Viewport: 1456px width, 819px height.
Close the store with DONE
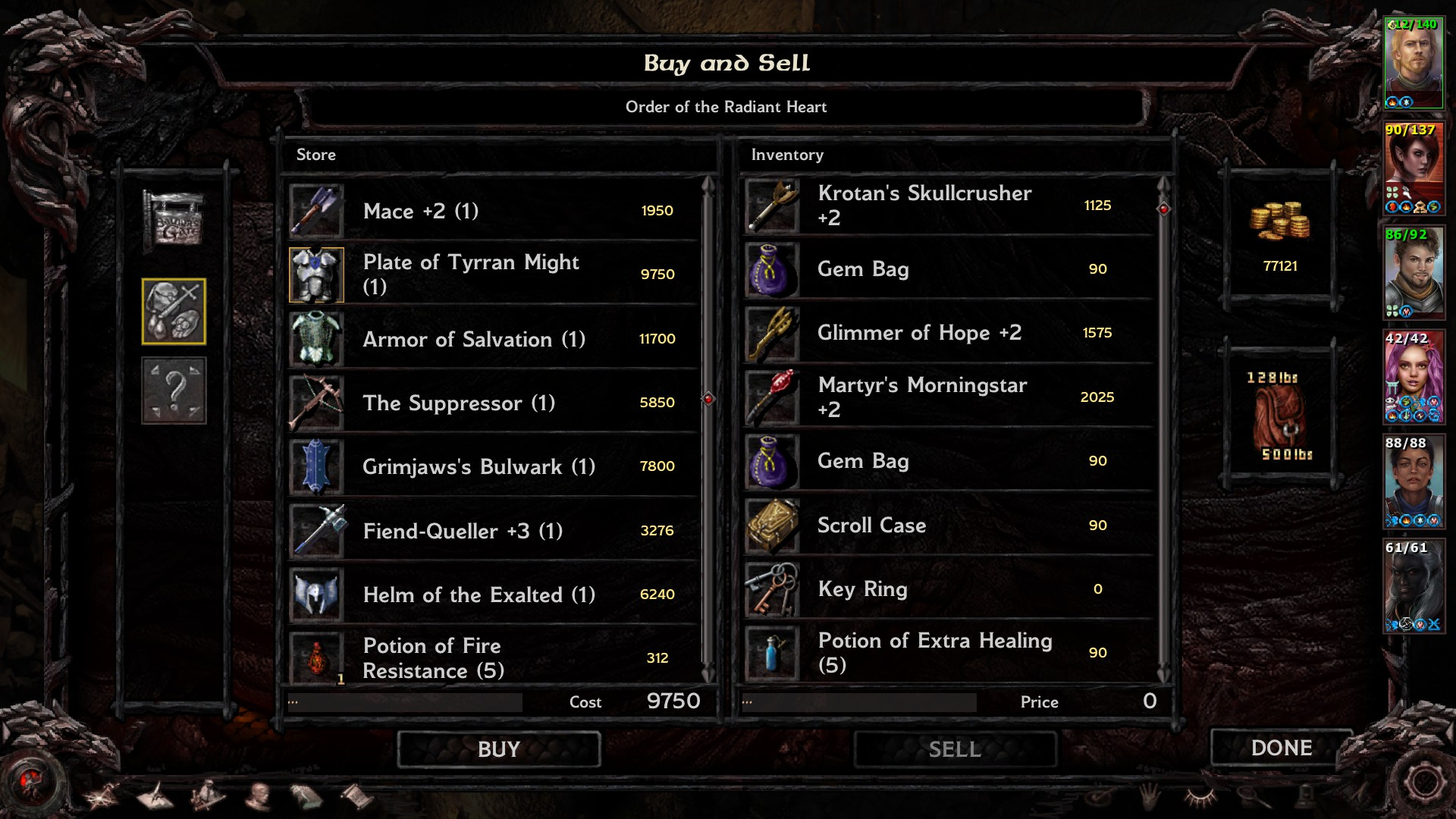(x=1281, y=748)
